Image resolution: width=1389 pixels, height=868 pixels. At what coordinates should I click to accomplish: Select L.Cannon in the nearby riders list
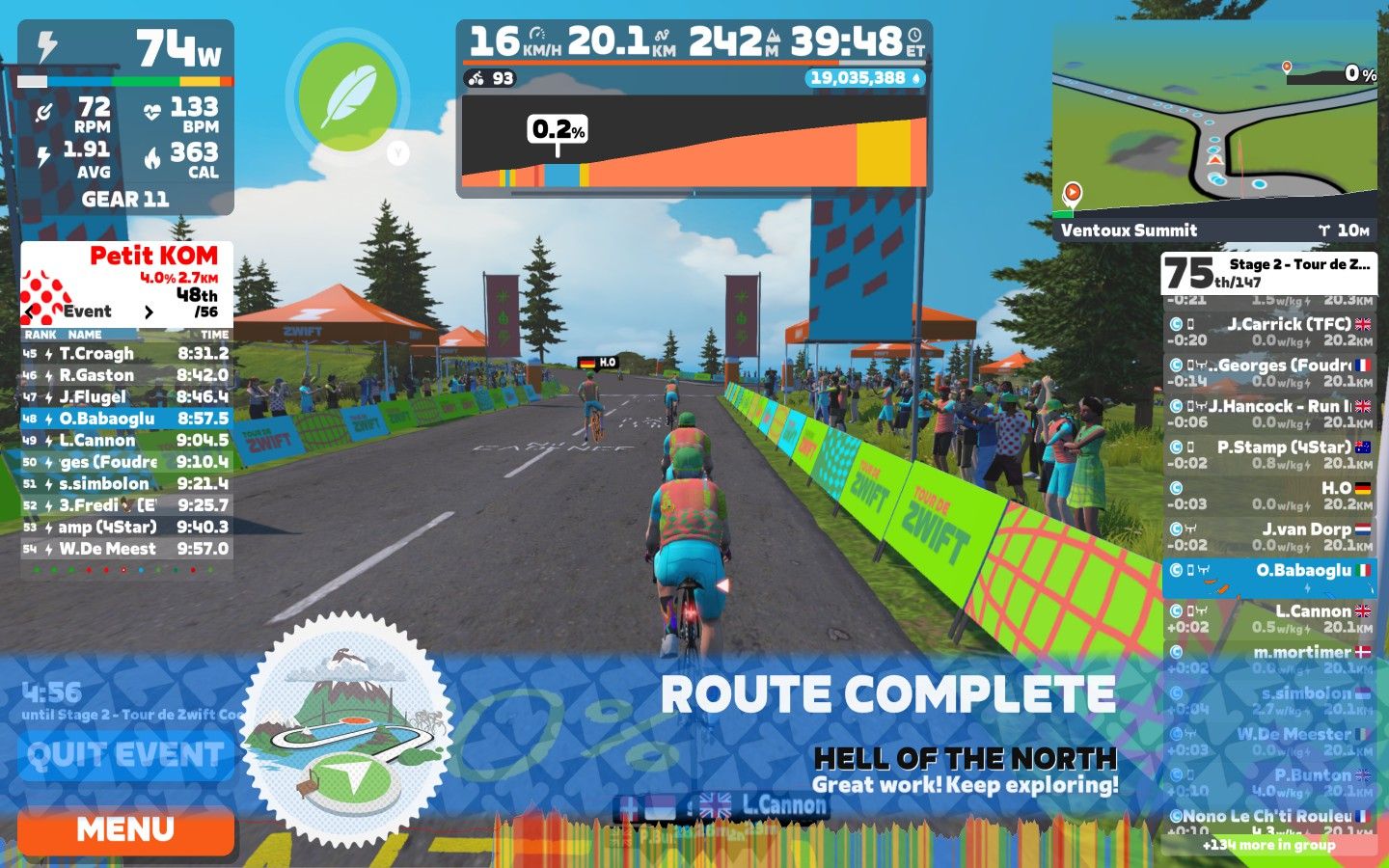1269,618
